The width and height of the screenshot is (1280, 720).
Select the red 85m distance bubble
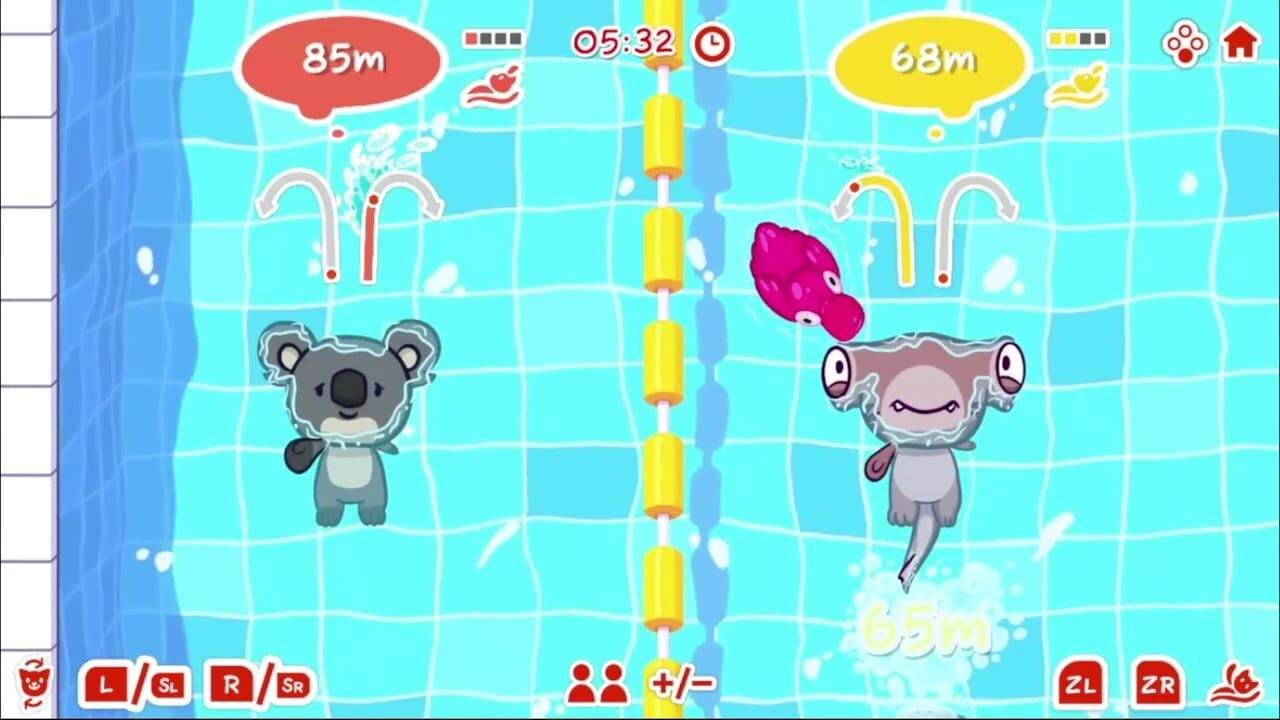pos(338,58)
